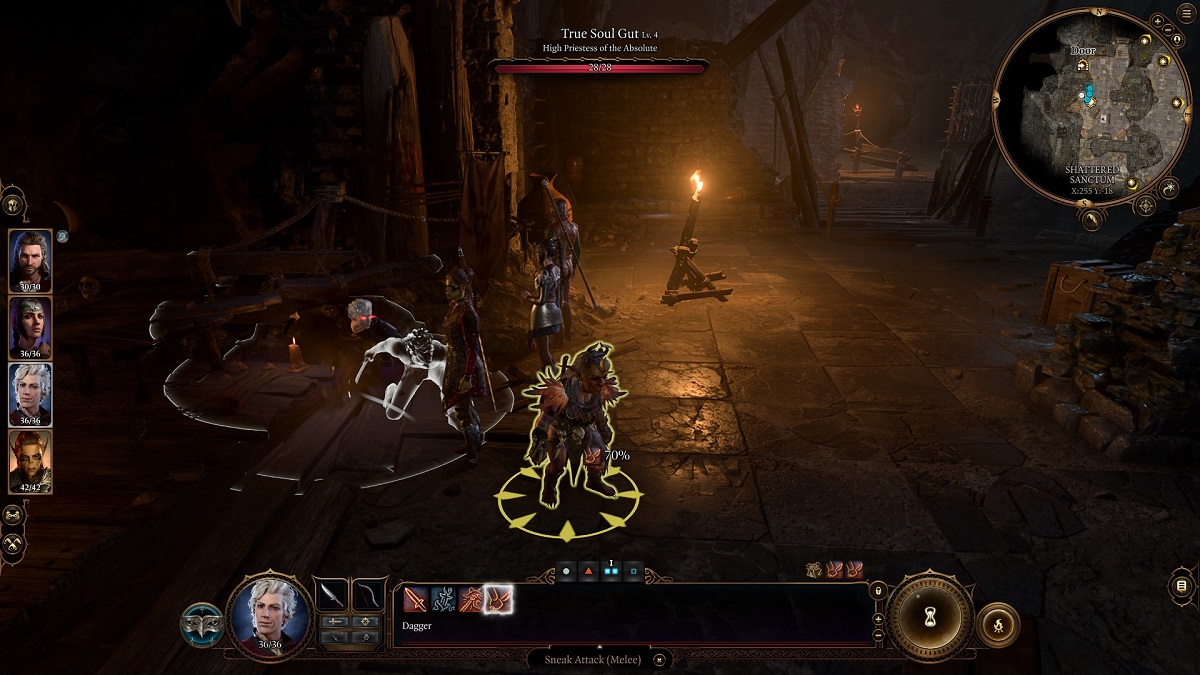This screenshot has width=1200, height=675.
Task: Select the ranged bow weapon slot
Action: [x=369, y=596]
